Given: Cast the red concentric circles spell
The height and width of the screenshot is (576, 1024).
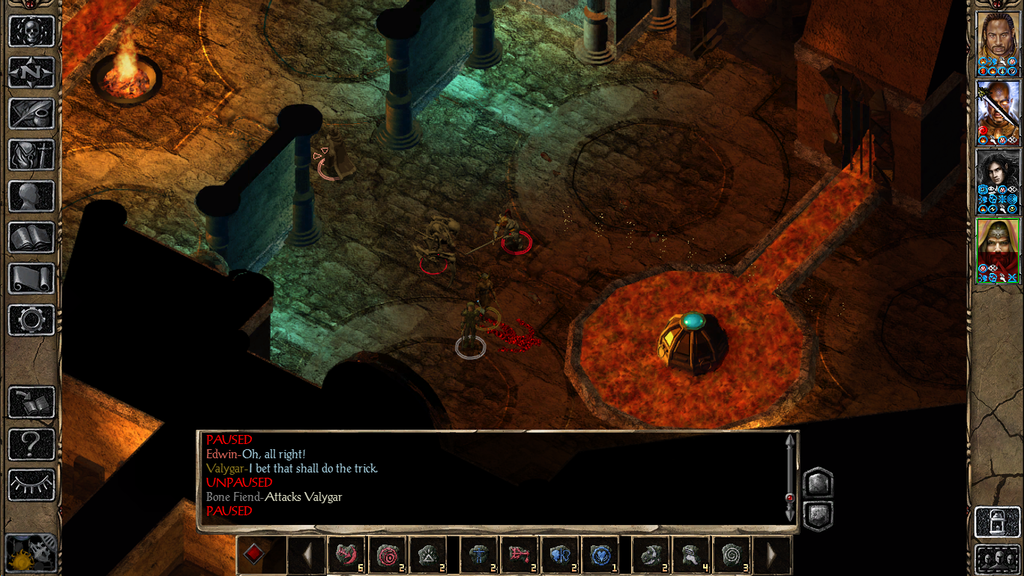Looking at the screenshot, I should [387, 553].
